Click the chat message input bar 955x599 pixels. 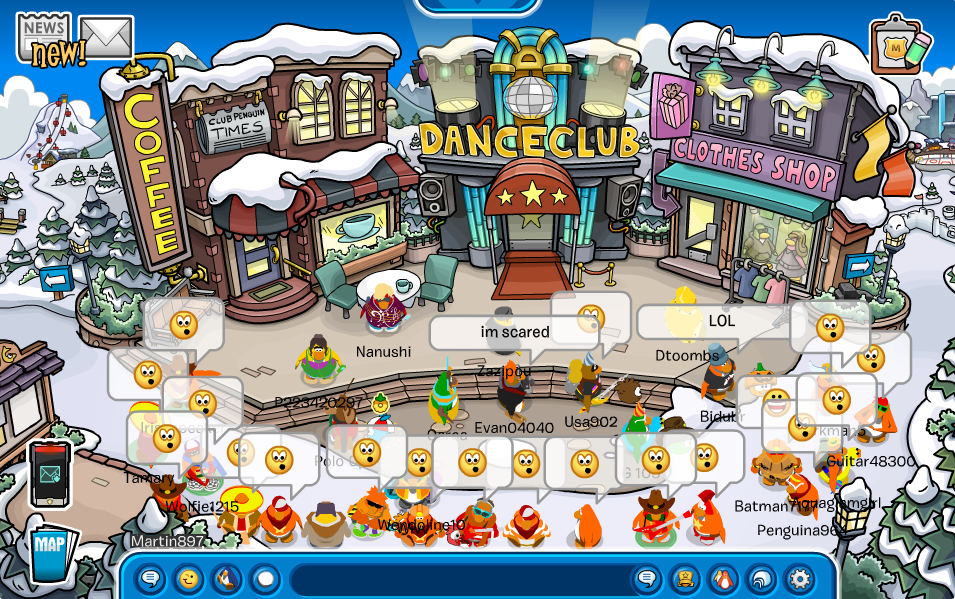460,578
